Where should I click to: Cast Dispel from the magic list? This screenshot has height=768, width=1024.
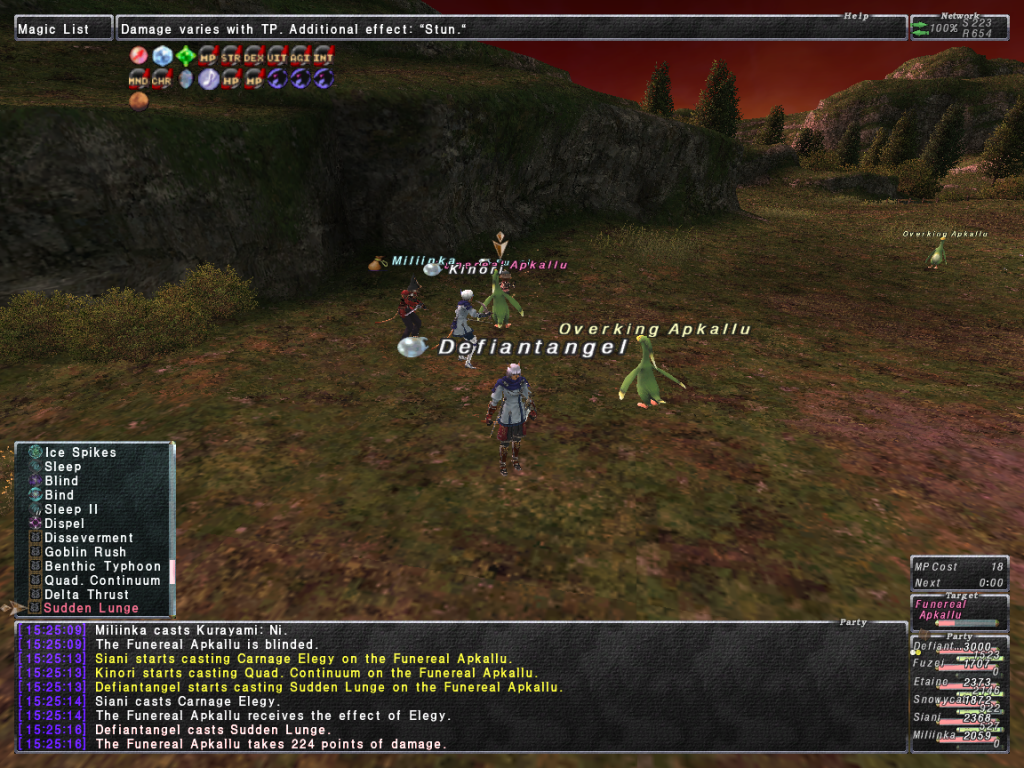[64, 523]
